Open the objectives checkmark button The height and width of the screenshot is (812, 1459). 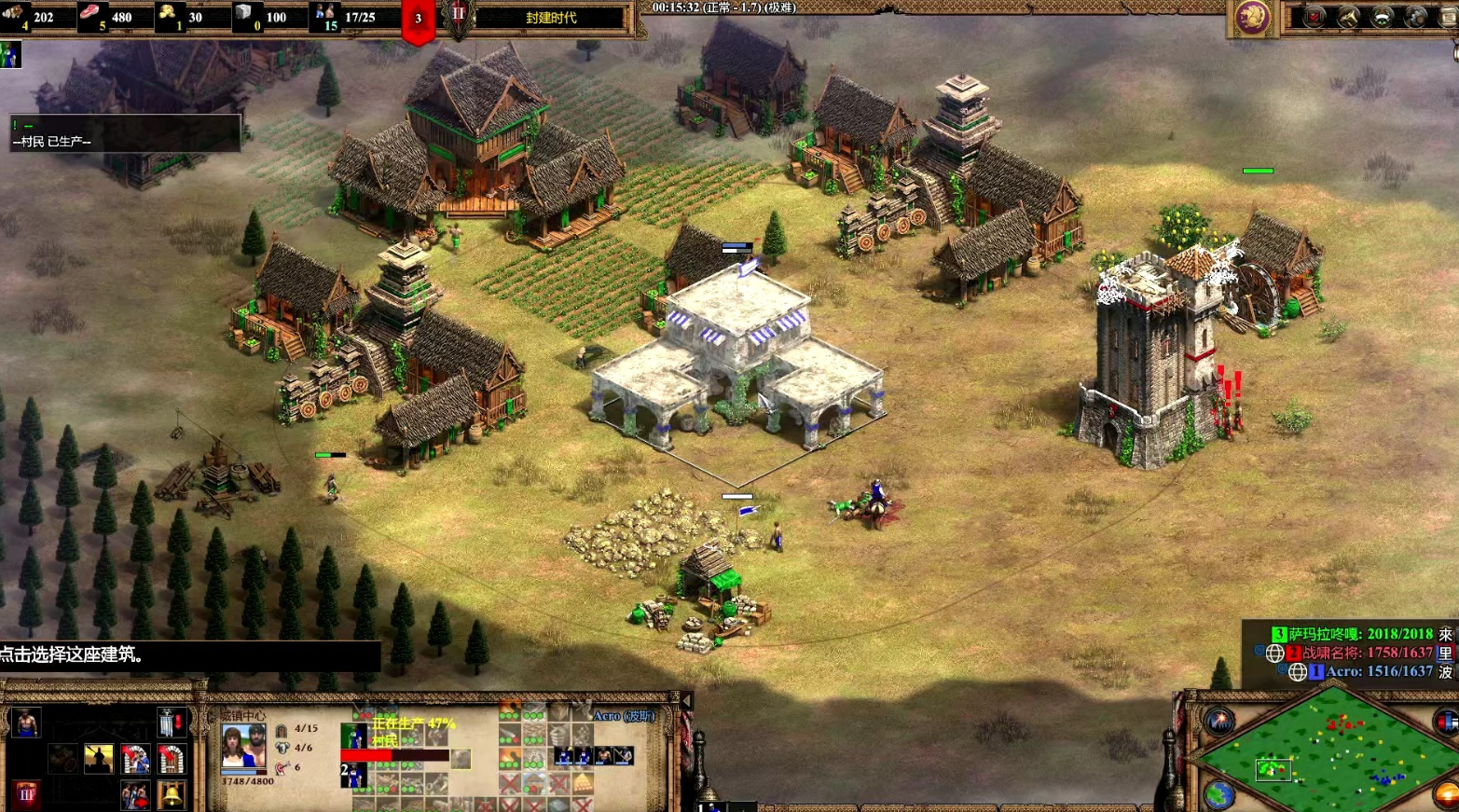coord(1314,17)
